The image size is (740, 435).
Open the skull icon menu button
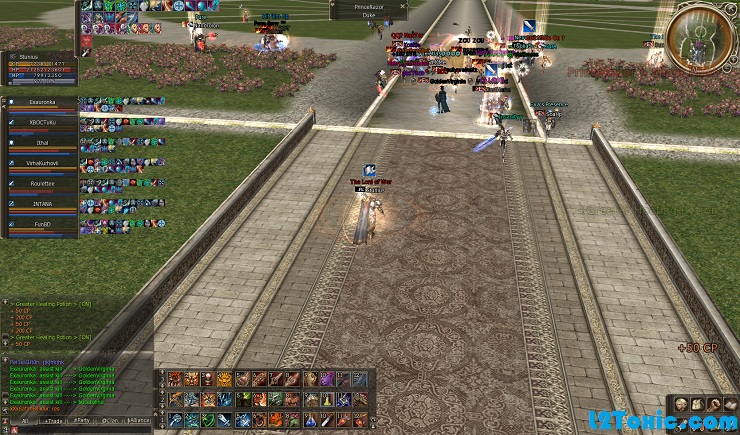click(x=679, y=404)
